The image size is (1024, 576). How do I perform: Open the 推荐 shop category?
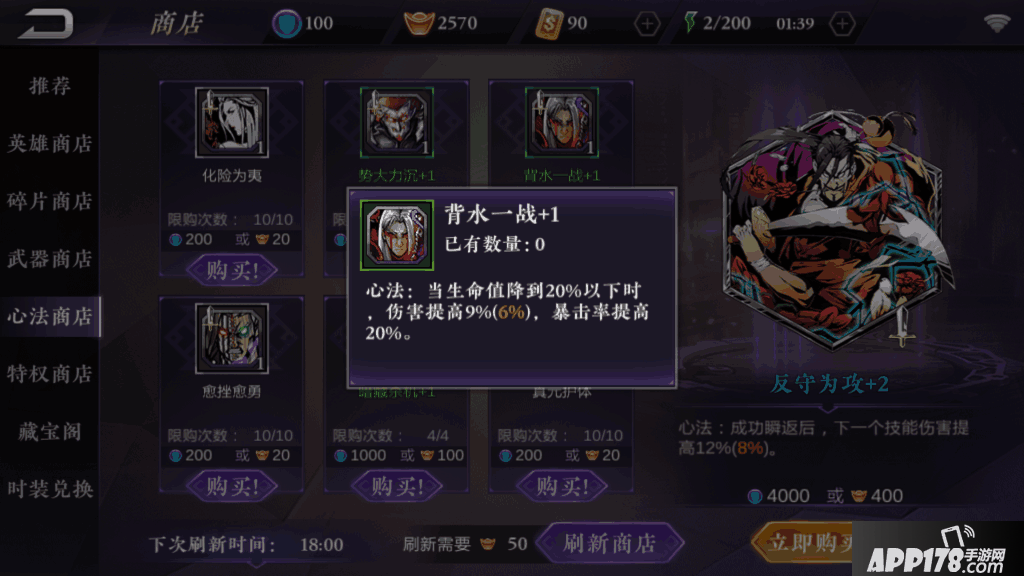tap(50, 86)
